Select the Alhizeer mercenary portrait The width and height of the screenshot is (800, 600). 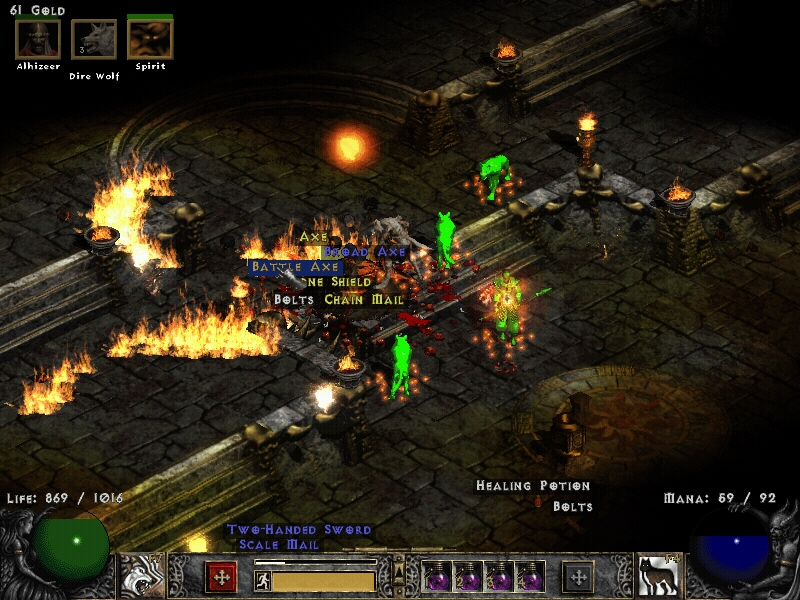click(37, 40)
